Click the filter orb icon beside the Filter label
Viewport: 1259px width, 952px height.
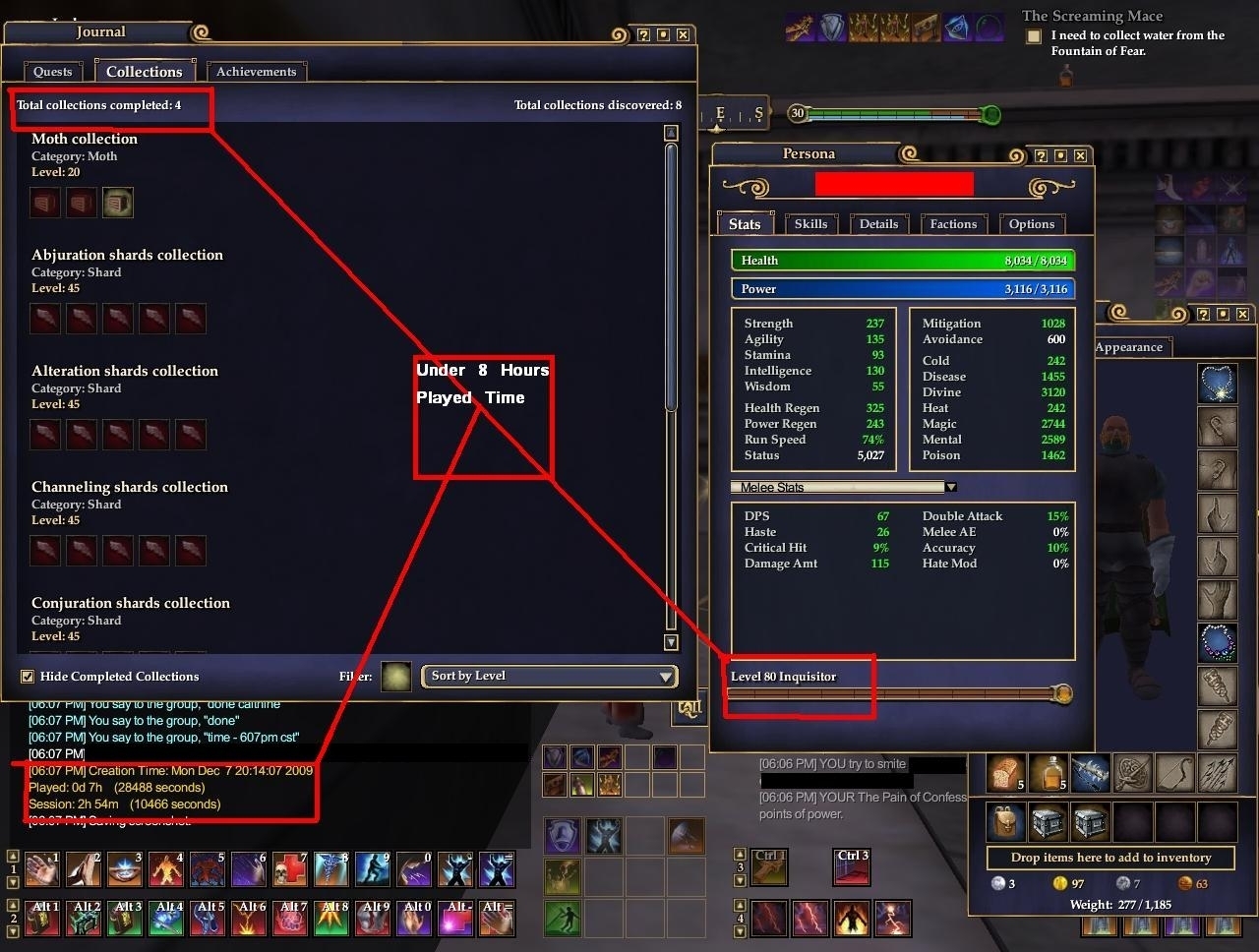(x=396, y=677)
